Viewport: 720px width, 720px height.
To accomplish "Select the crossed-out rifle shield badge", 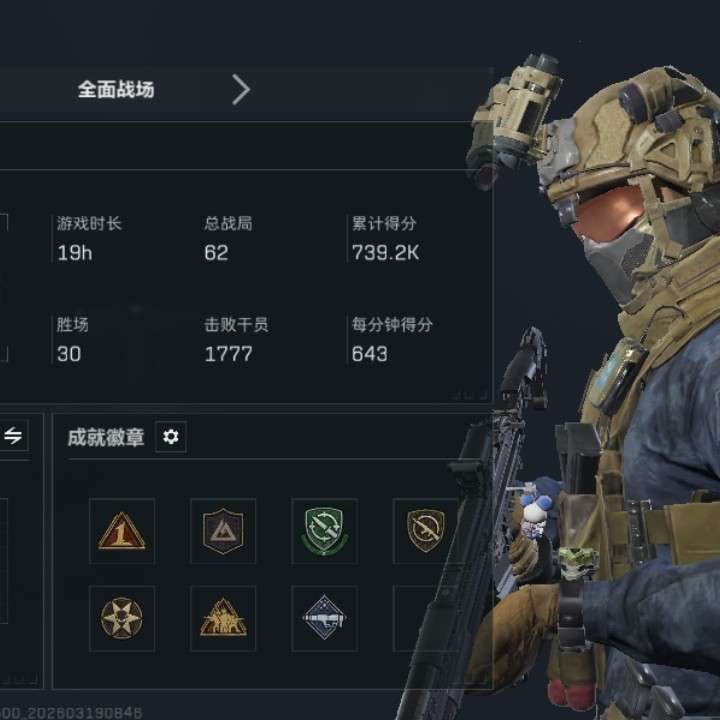I will click(425, 531).
